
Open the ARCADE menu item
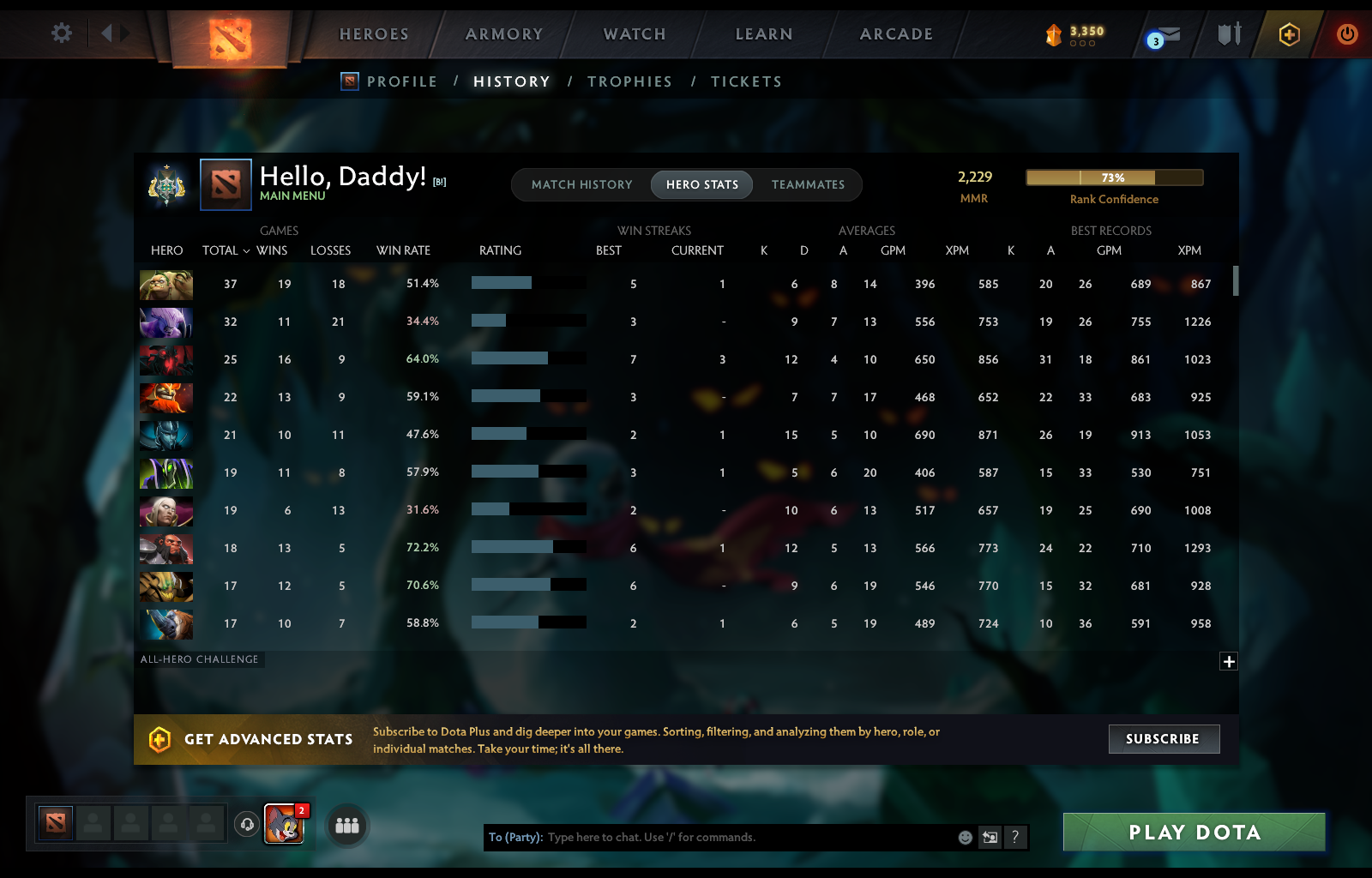coord(896,34)
